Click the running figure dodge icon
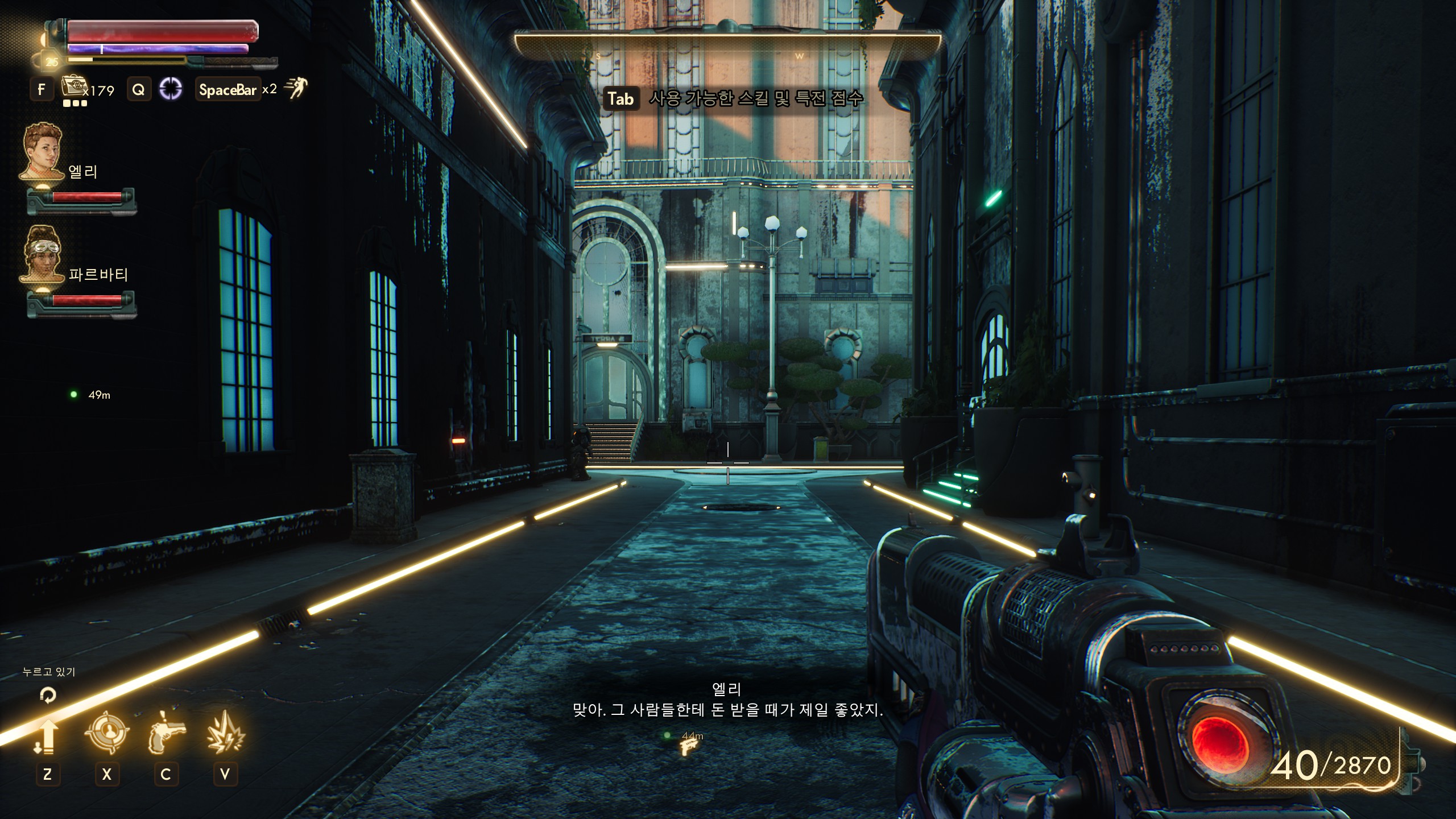Viewport: 1456px width, 819px height. (295, 88)
